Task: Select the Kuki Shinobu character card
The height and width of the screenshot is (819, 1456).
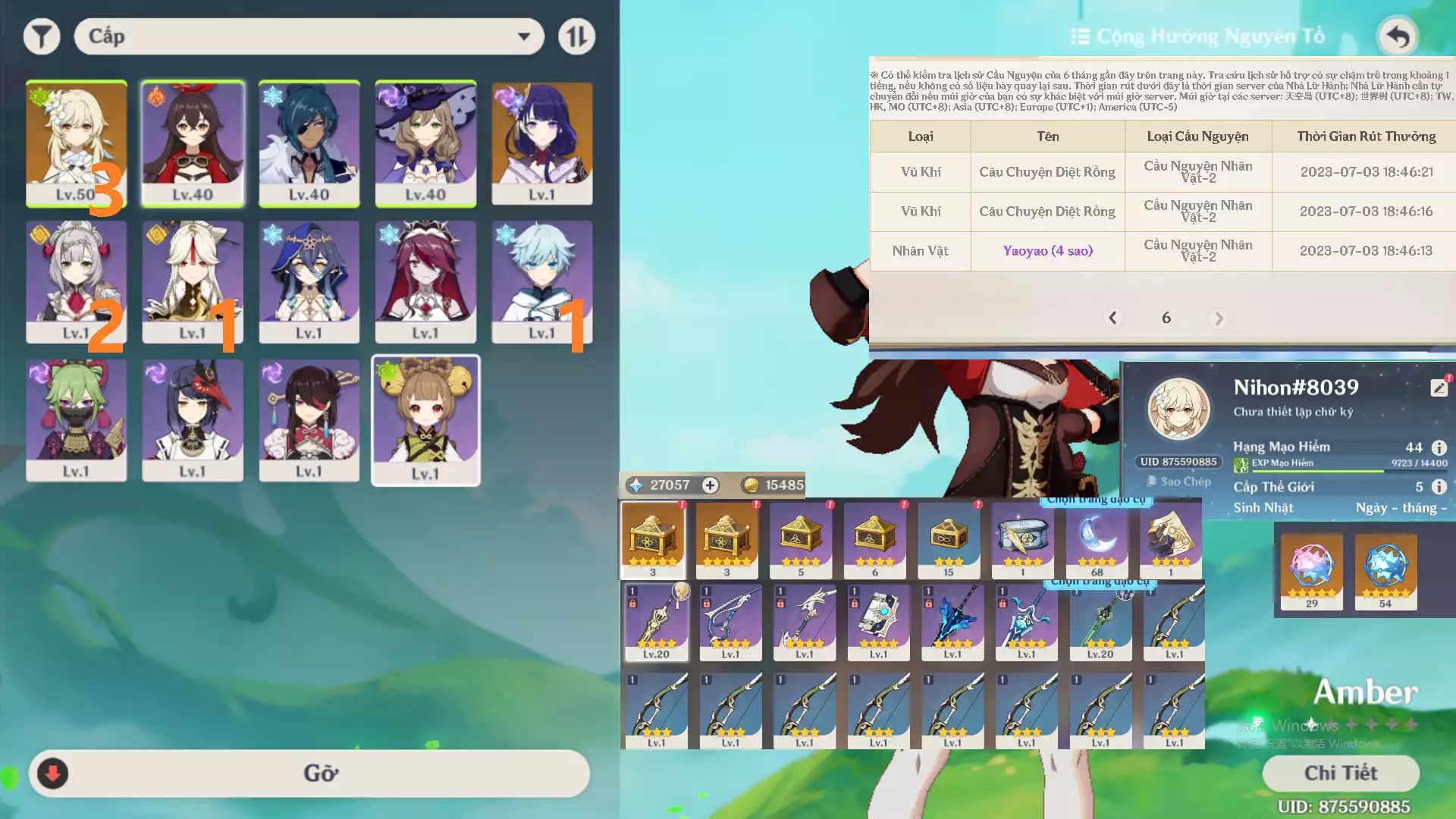Action: click(76, 420)
